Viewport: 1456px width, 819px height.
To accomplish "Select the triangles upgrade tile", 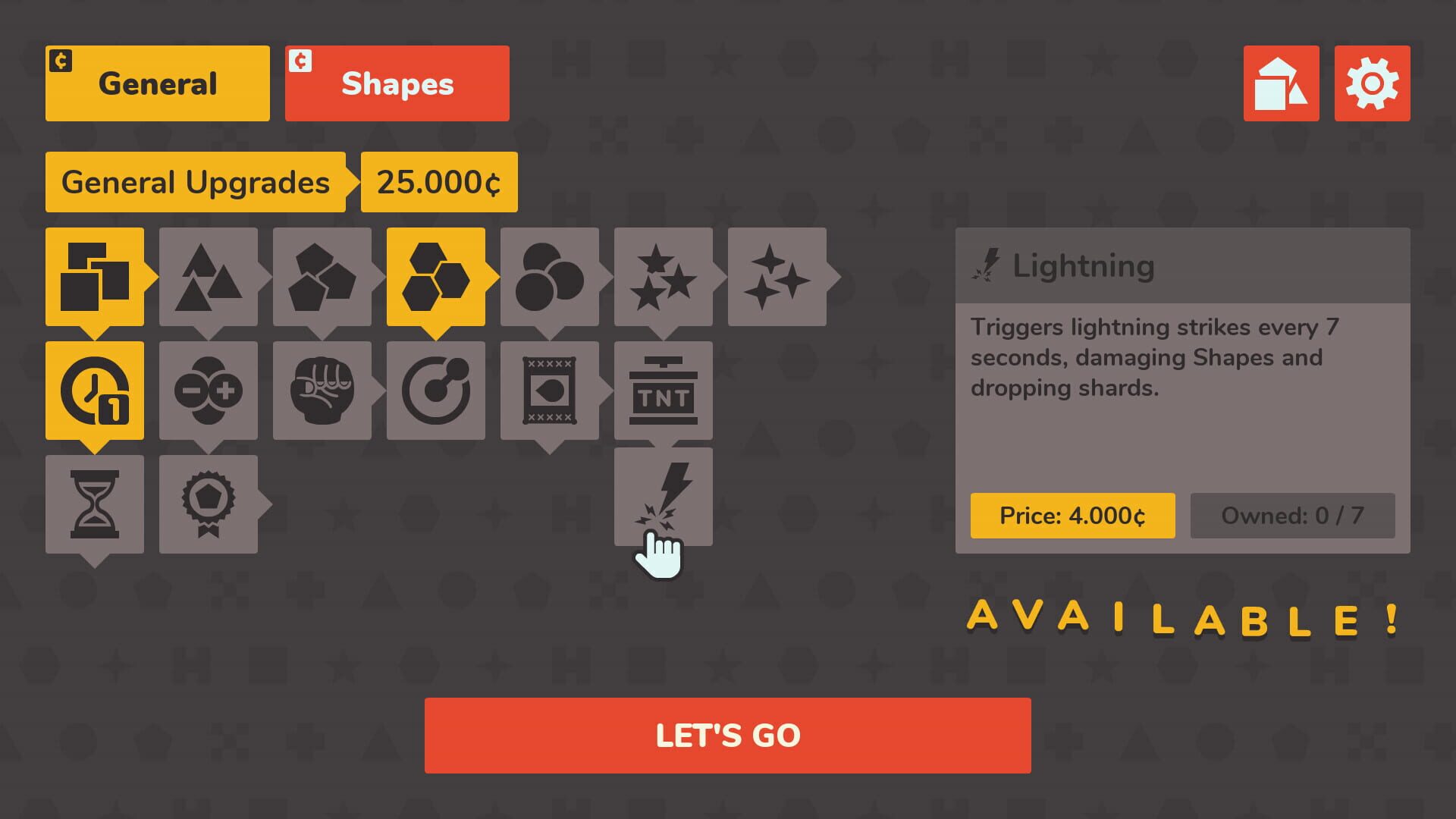I will pyautogui.click(x=209, y=277).
